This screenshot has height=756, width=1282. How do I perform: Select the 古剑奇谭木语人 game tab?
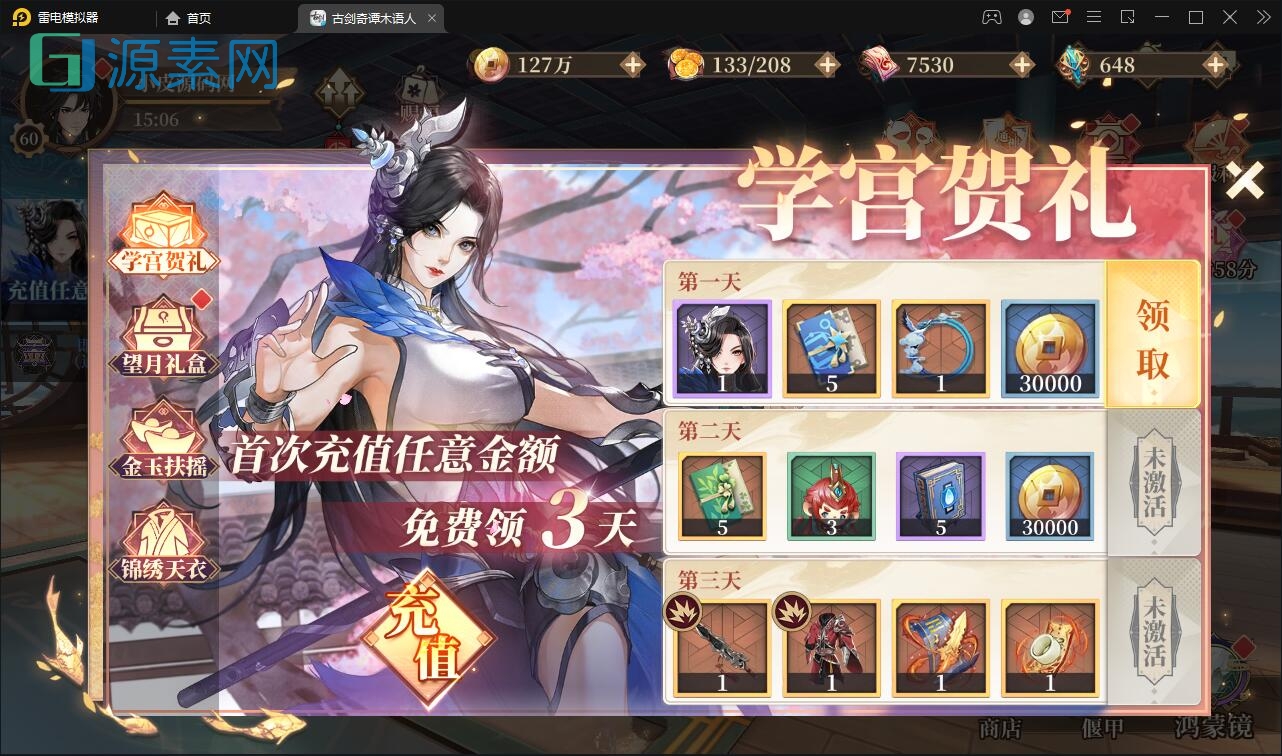click(371, 17)
